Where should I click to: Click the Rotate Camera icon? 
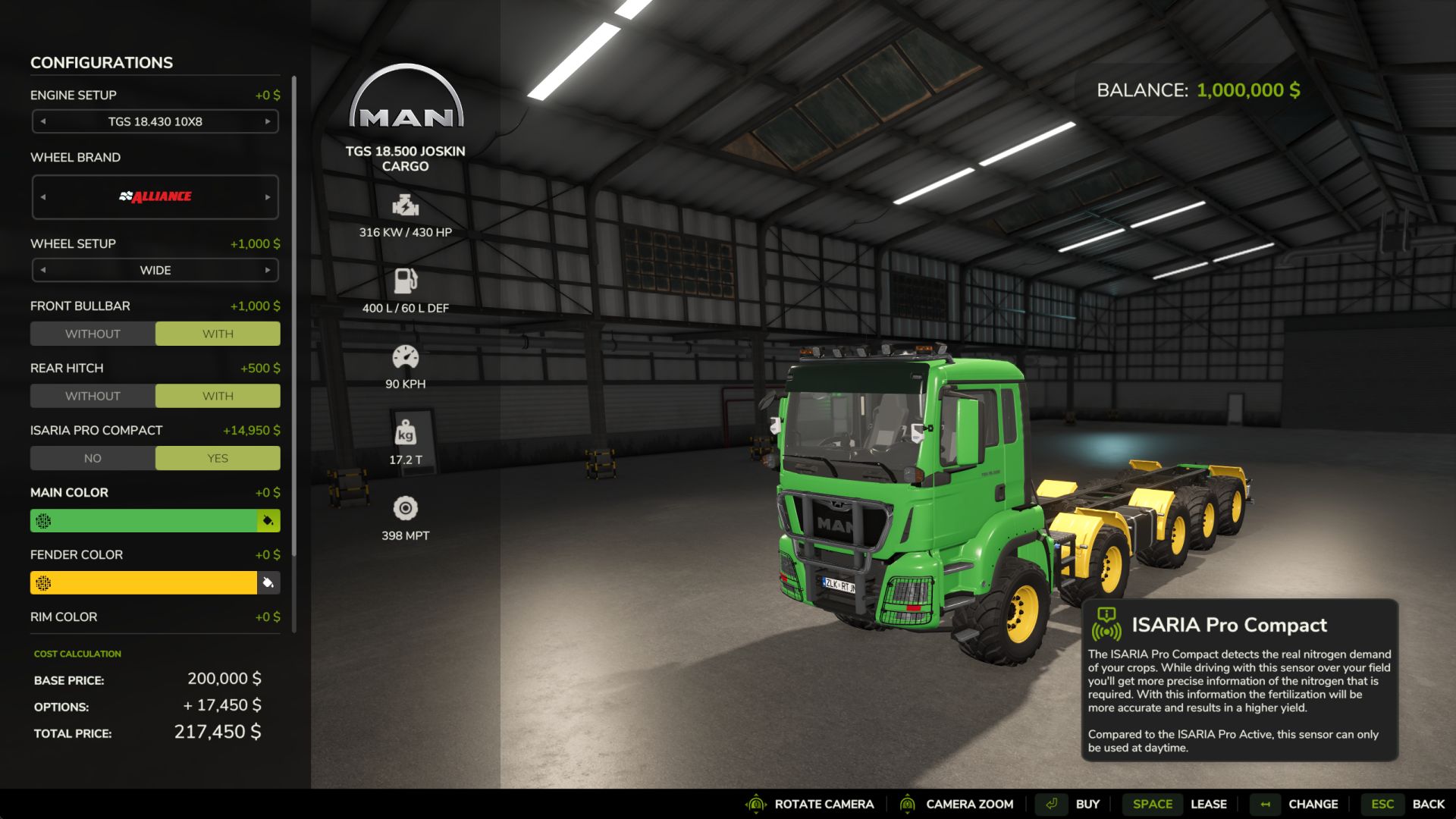click(756, 804)
